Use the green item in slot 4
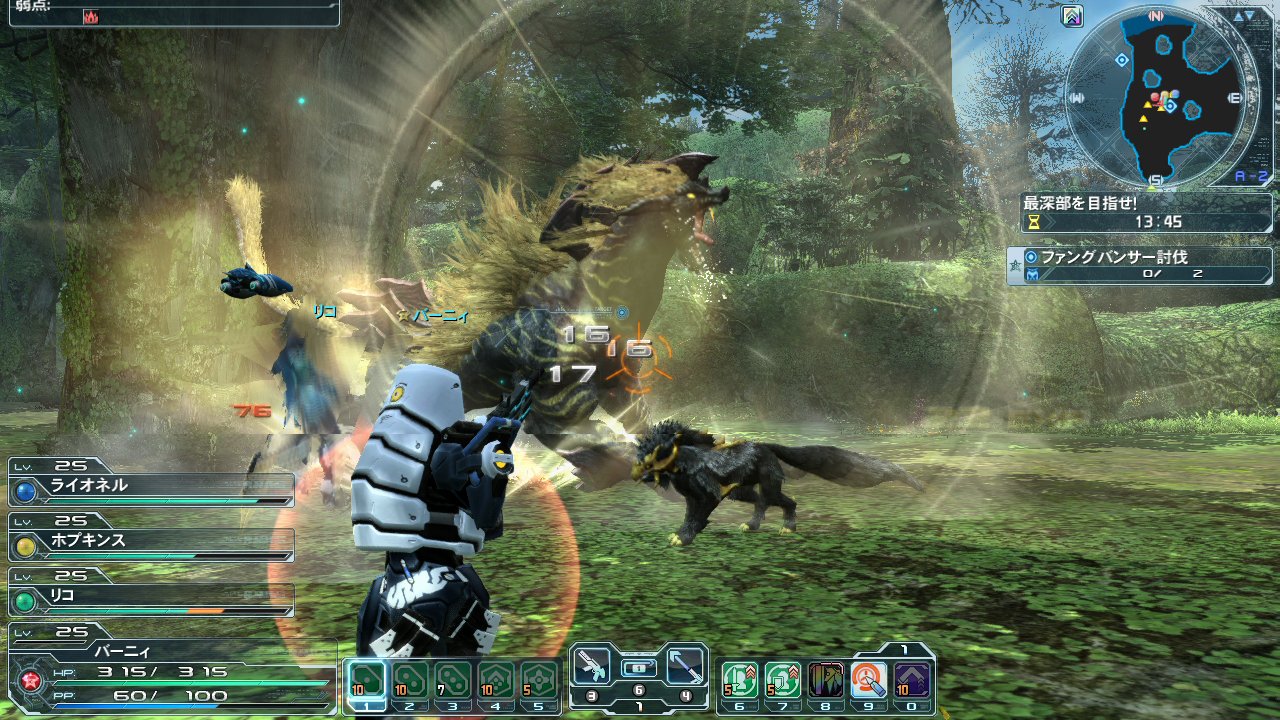This screenshot has height=720, width=1280. pos(496,680)
